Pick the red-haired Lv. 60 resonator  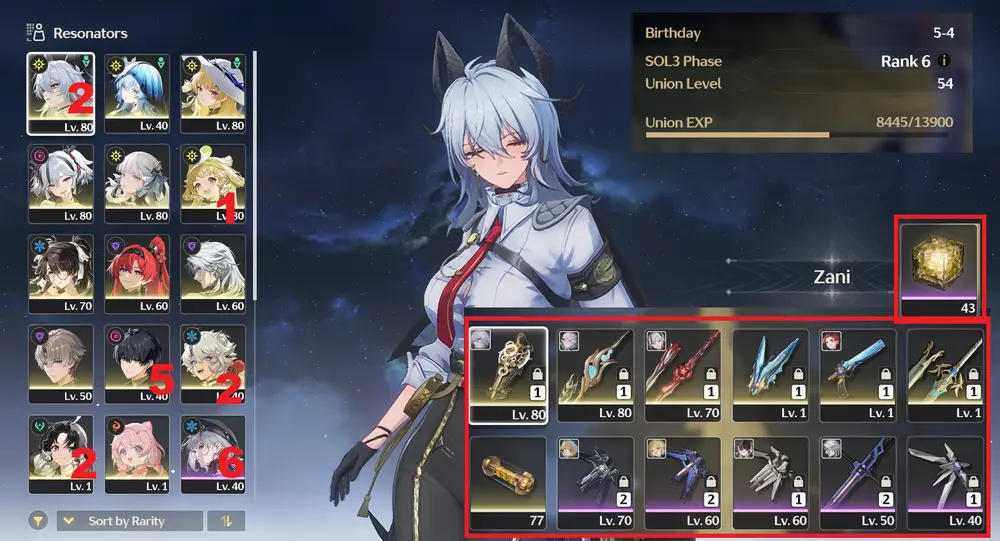click(137, 270)
